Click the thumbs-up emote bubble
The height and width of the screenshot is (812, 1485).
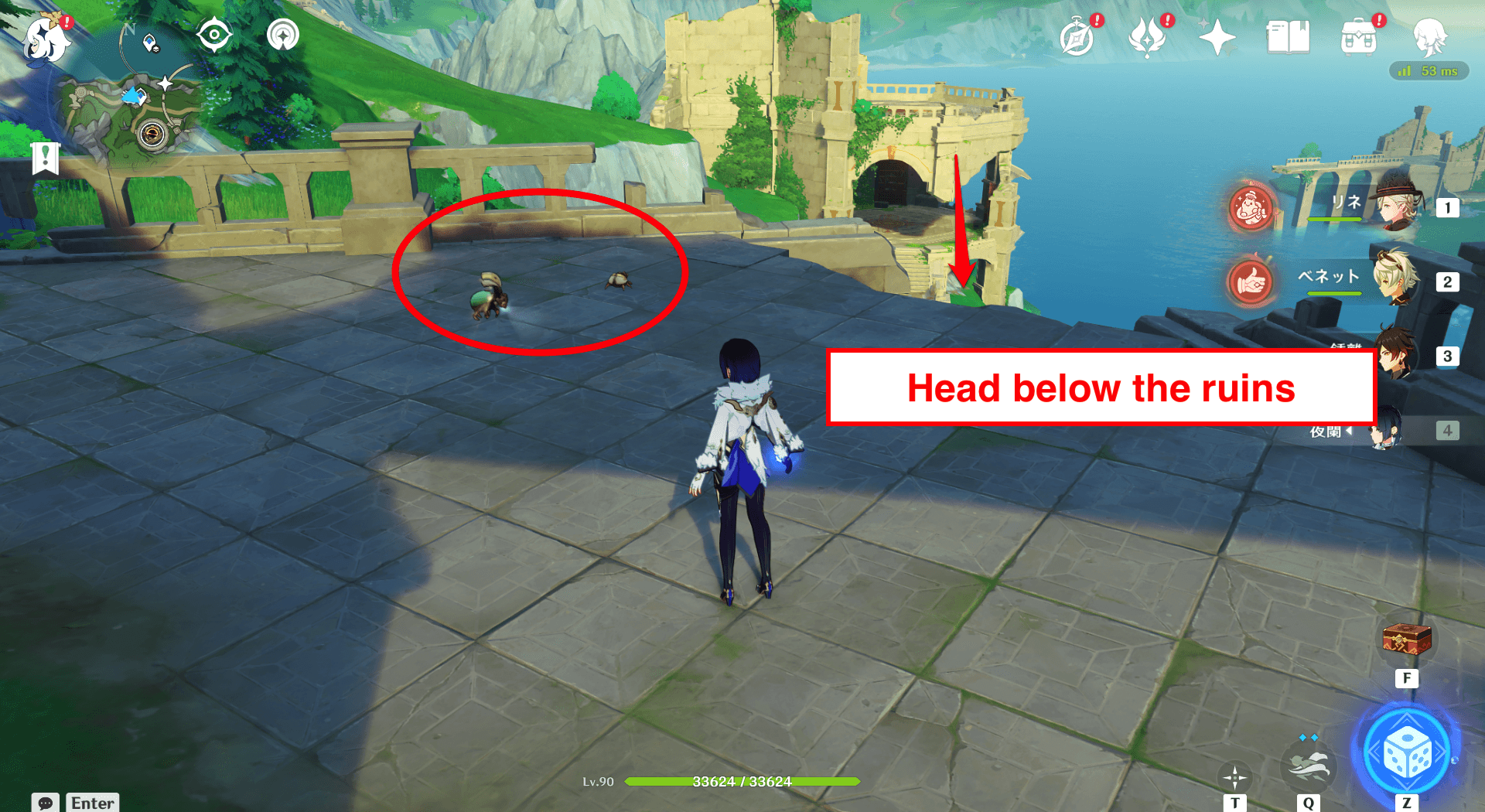tap(1251, 282)
